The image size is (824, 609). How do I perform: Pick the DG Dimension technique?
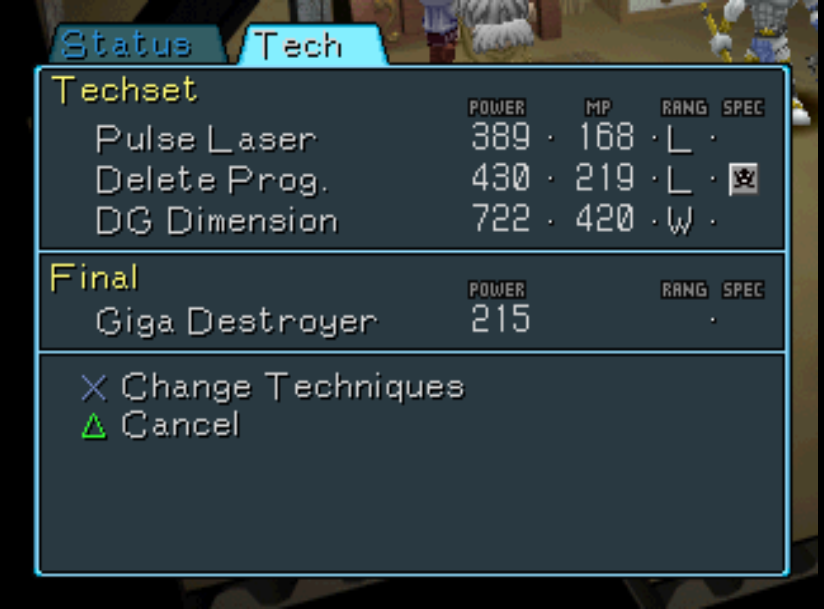(x=217, y=221)
